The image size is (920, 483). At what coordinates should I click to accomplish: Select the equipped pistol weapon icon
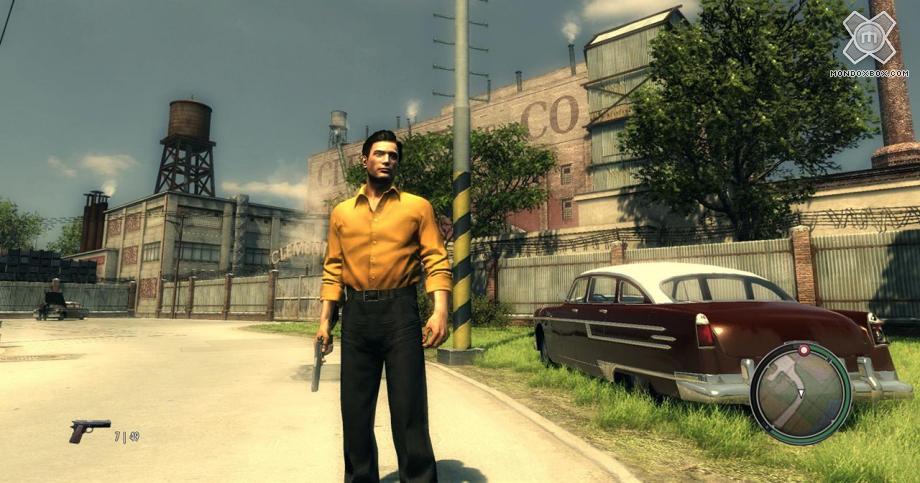point(89,430)
